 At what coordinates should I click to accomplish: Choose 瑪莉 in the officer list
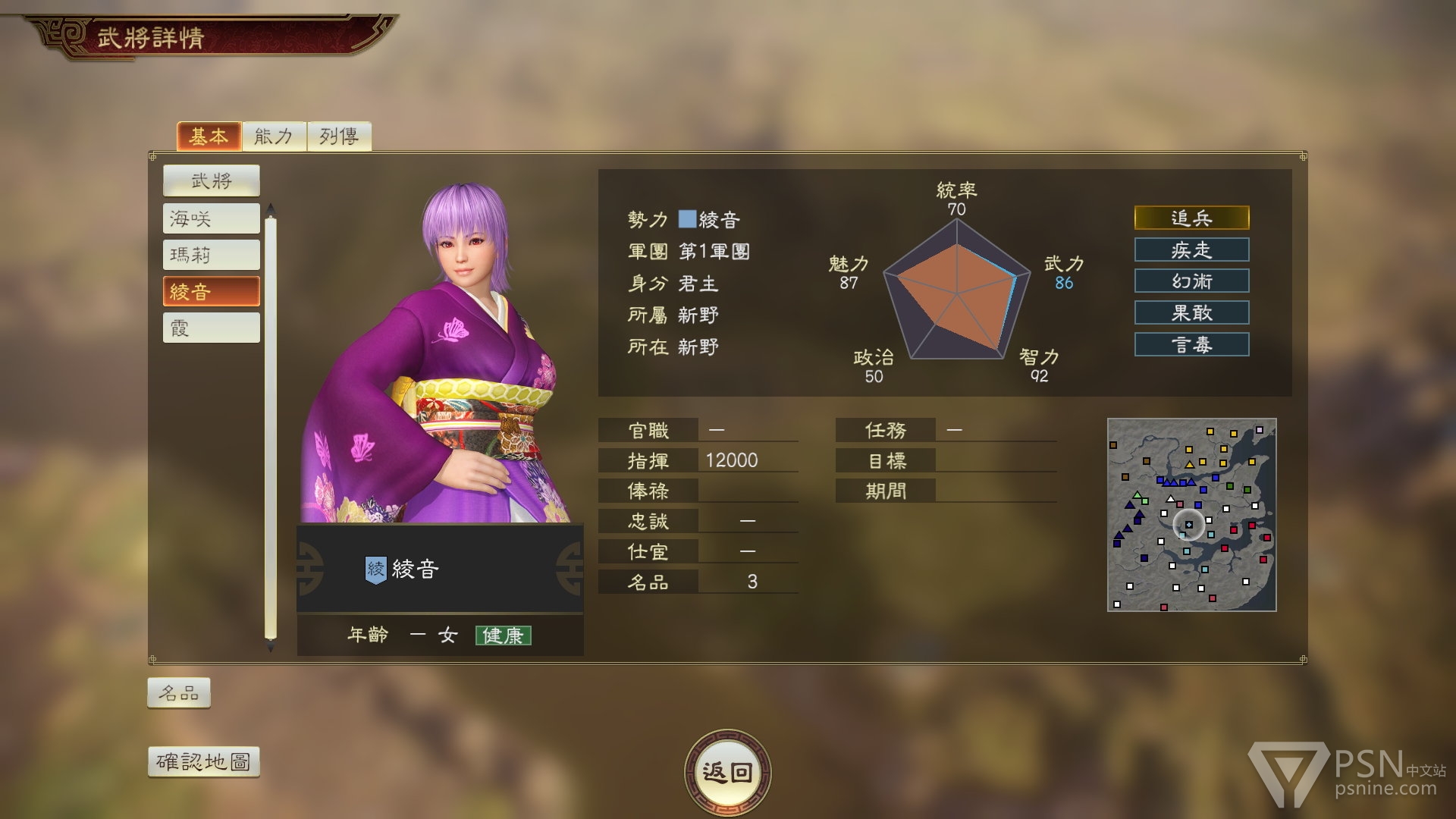(211, 256)
